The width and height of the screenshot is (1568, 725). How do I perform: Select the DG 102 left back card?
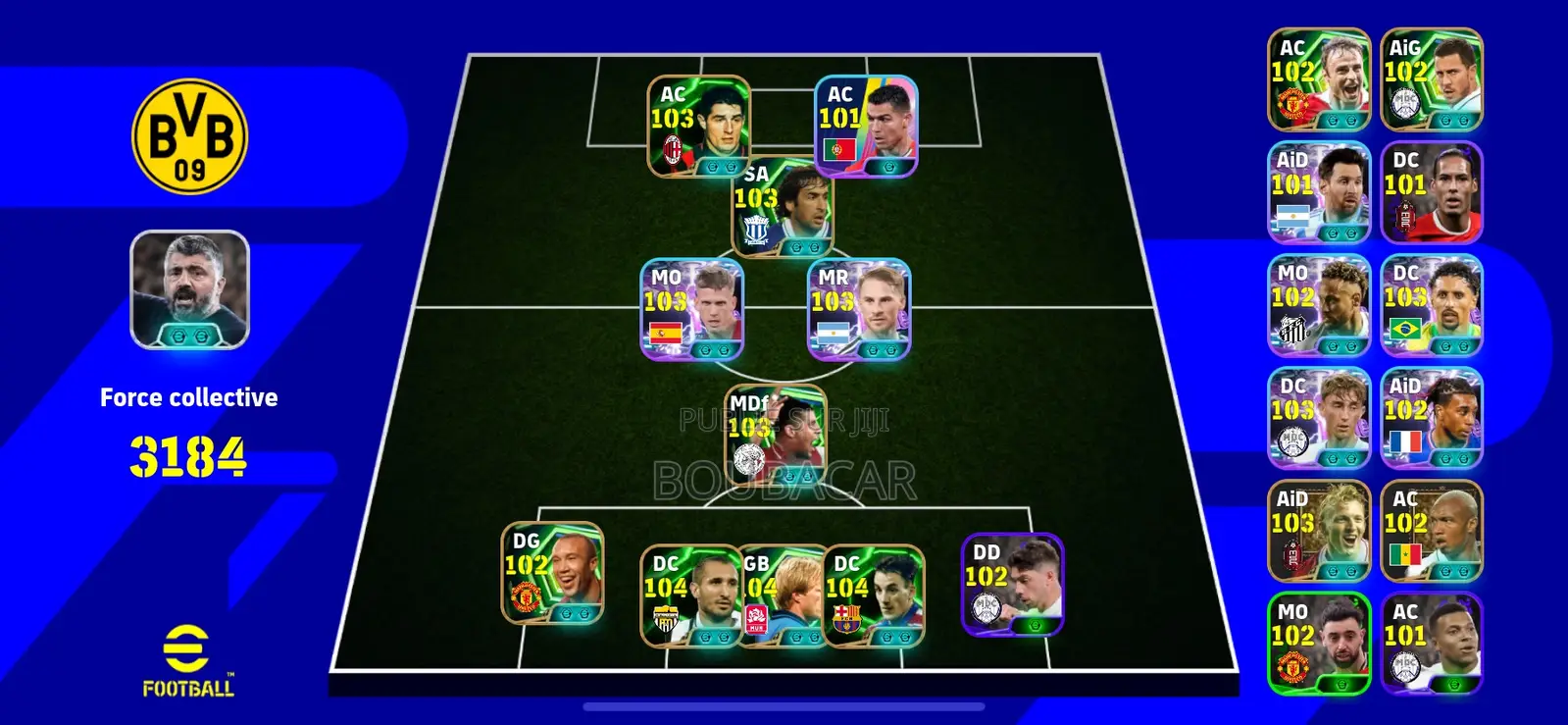tap(549, 577)
